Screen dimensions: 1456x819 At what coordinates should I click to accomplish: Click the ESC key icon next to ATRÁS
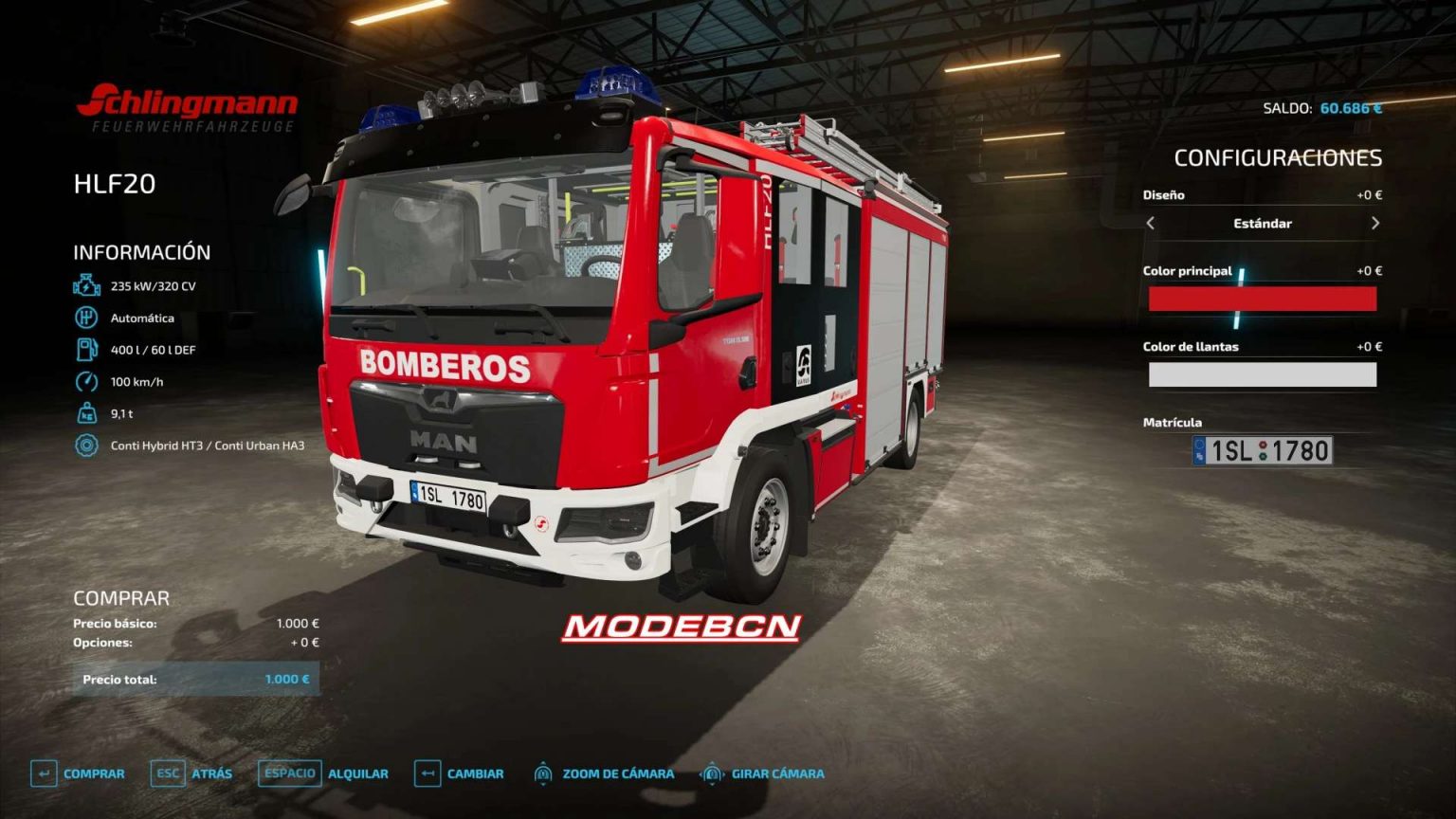click(x=167, y=773)
